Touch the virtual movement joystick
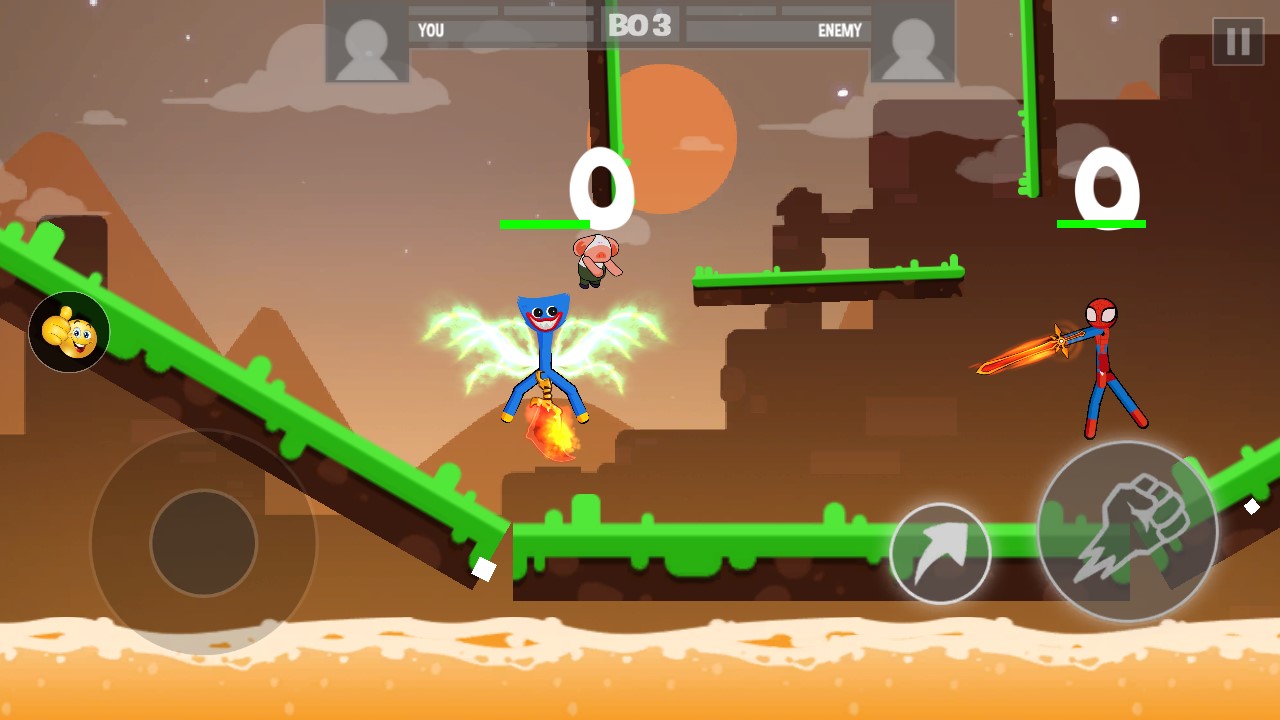The height and width of the screenshot is (720, 1280). pos(203,543)
